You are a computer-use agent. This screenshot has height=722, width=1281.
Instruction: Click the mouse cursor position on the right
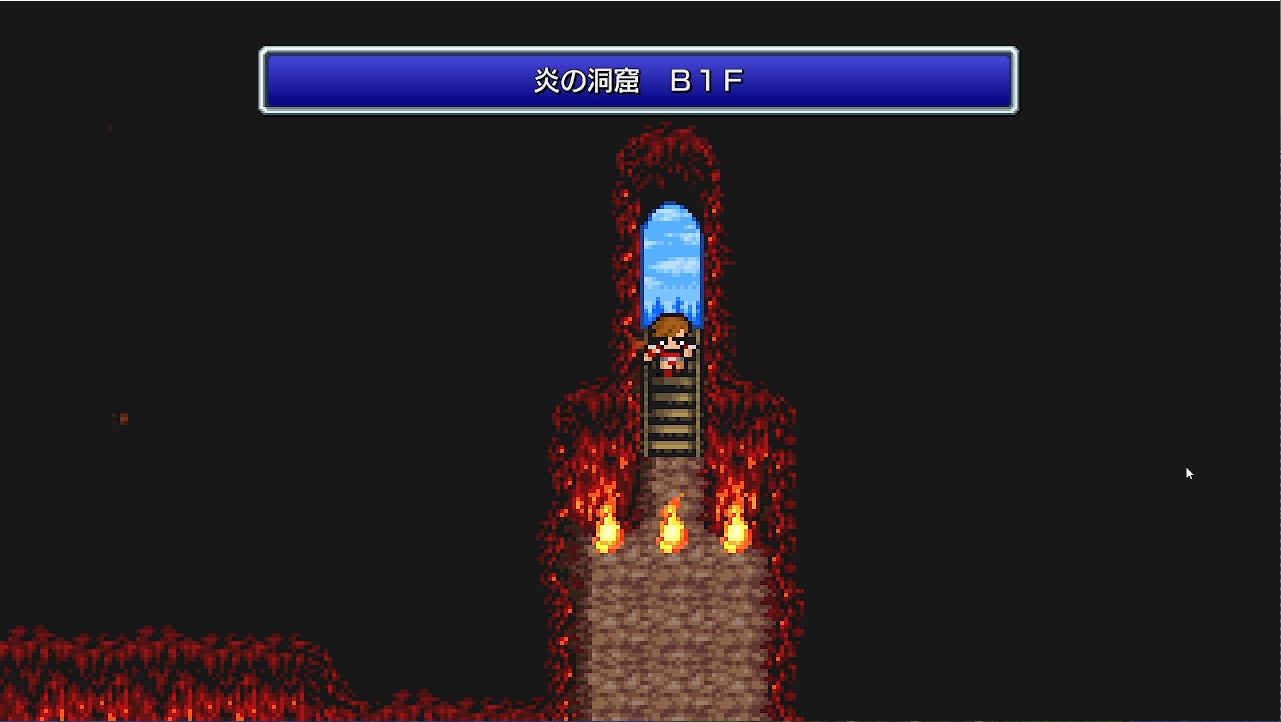(x=1189, y=473)
